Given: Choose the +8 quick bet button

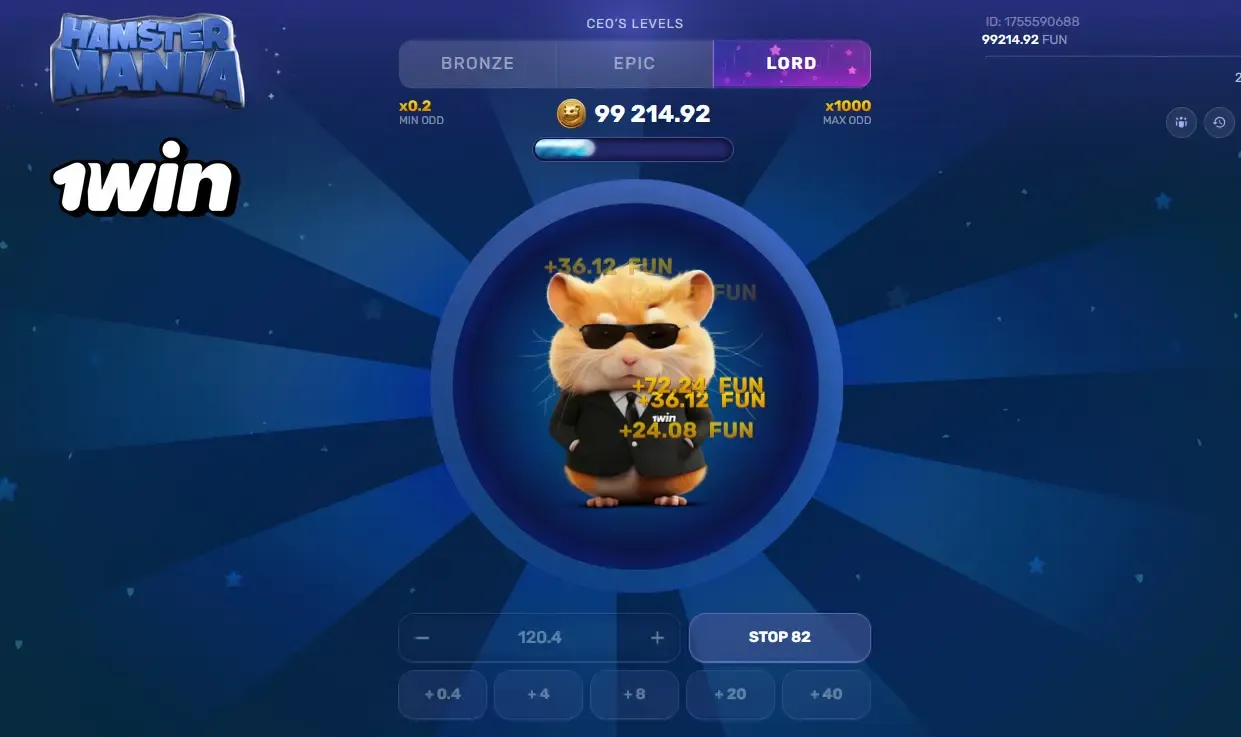Looking at the screenshot, I should pyautogui.click(x=634, y=694).
